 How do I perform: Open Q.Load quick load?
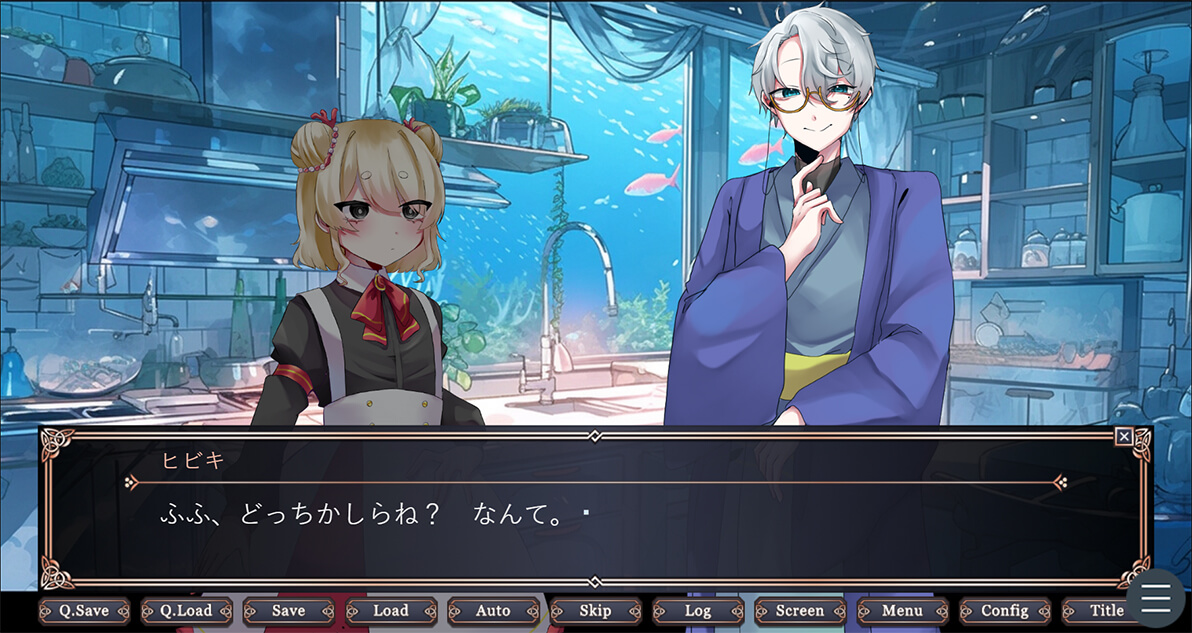pos(187,611)
